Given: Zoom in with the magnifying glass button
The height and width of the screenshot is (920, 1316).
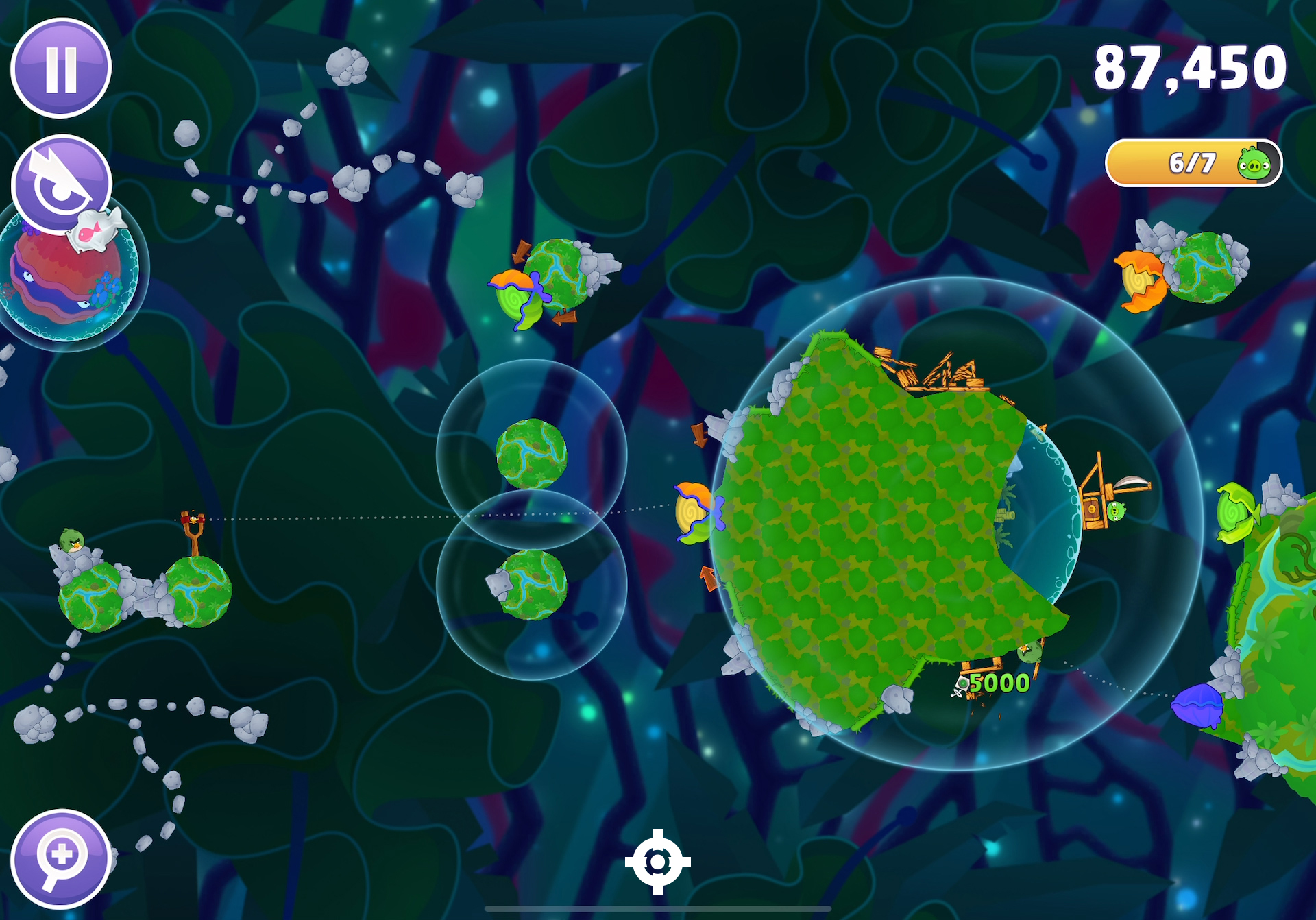Looking at the screenshot, I should (61, 858).
